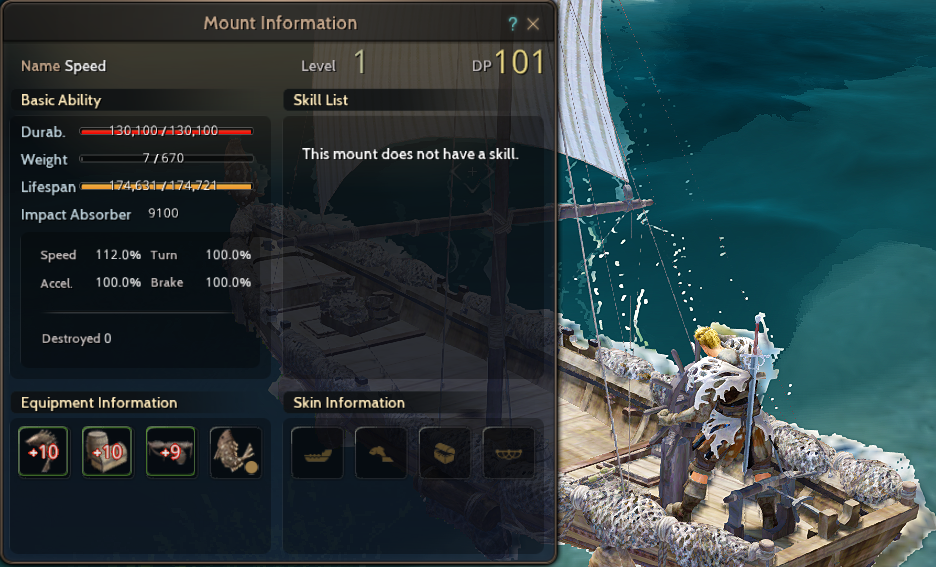Select the +9 equipment slot
Screen dimensions: 936x567
171,452
